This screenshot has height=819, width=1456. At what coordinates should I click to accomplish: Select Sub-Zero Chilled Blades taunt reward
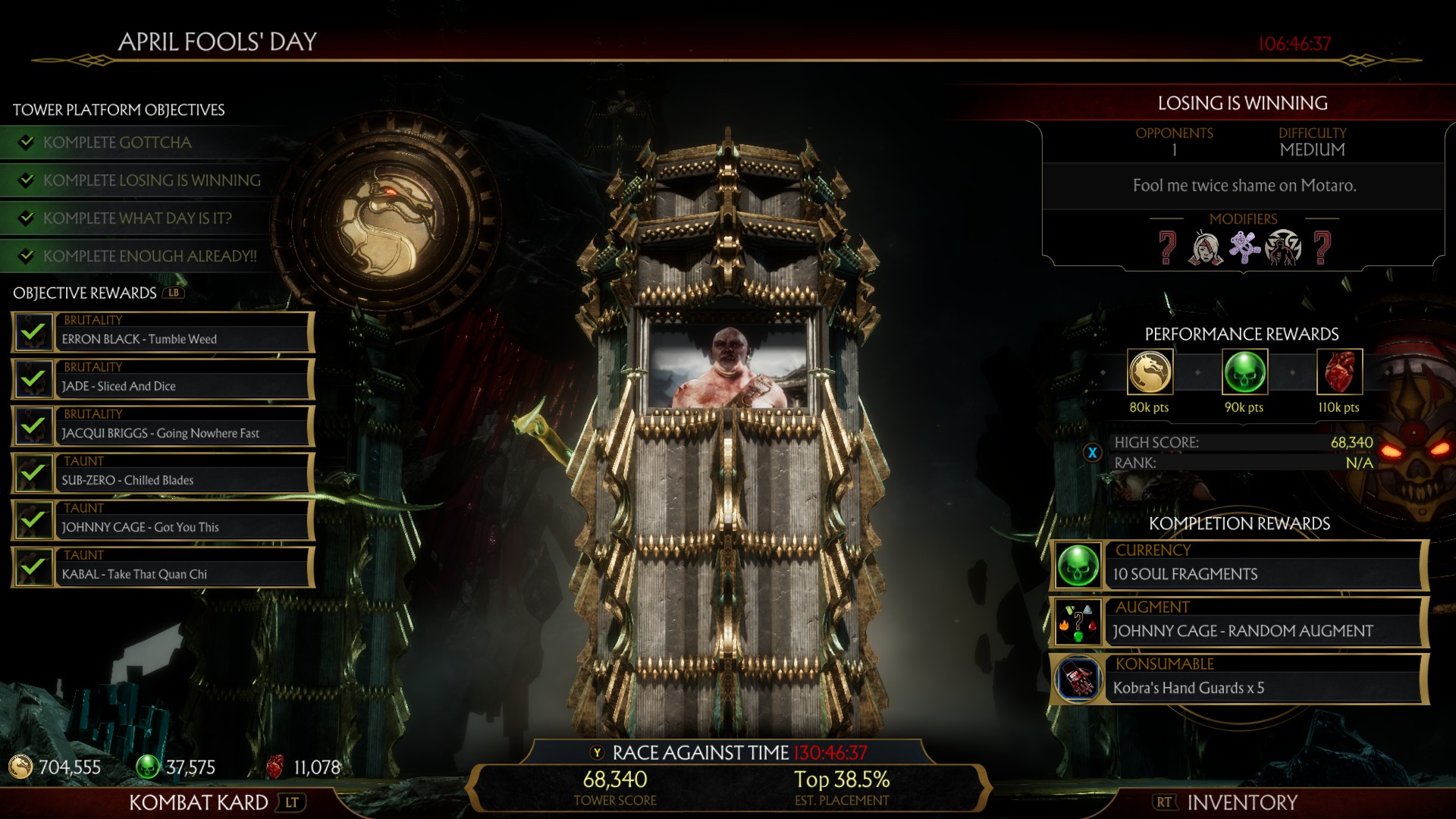[163, 473]
